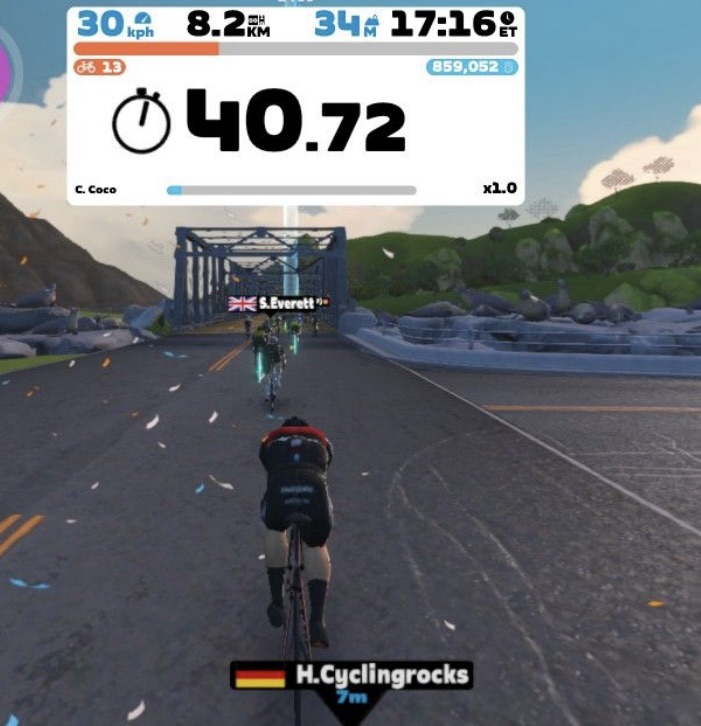Screen dimensions: 701x726
Task: Open the blue Drops total 859,052 badge
Action: 471,68
